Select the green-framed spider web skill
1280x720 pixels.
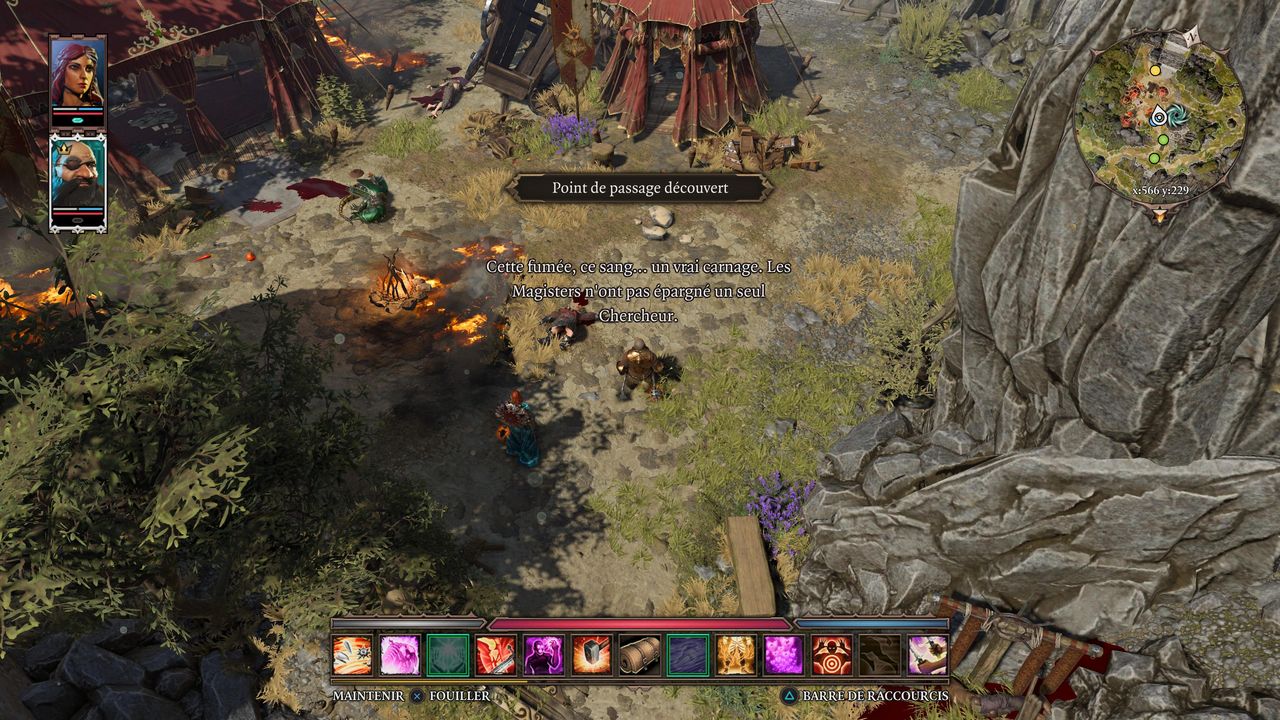[x=448, y=655]
